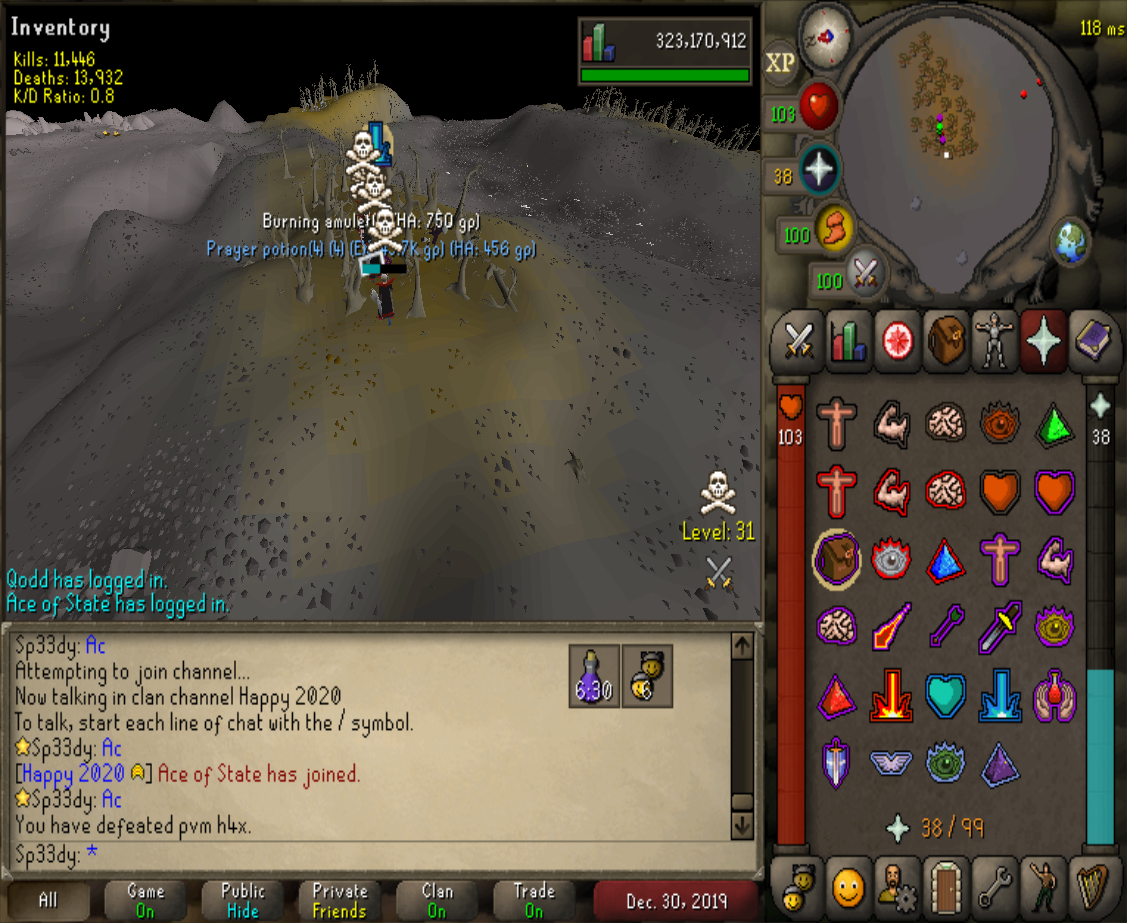The image size is (1127, 923).
Task: Activate the Chivalry sword-and-shield prayer
Action: [836, 763]
